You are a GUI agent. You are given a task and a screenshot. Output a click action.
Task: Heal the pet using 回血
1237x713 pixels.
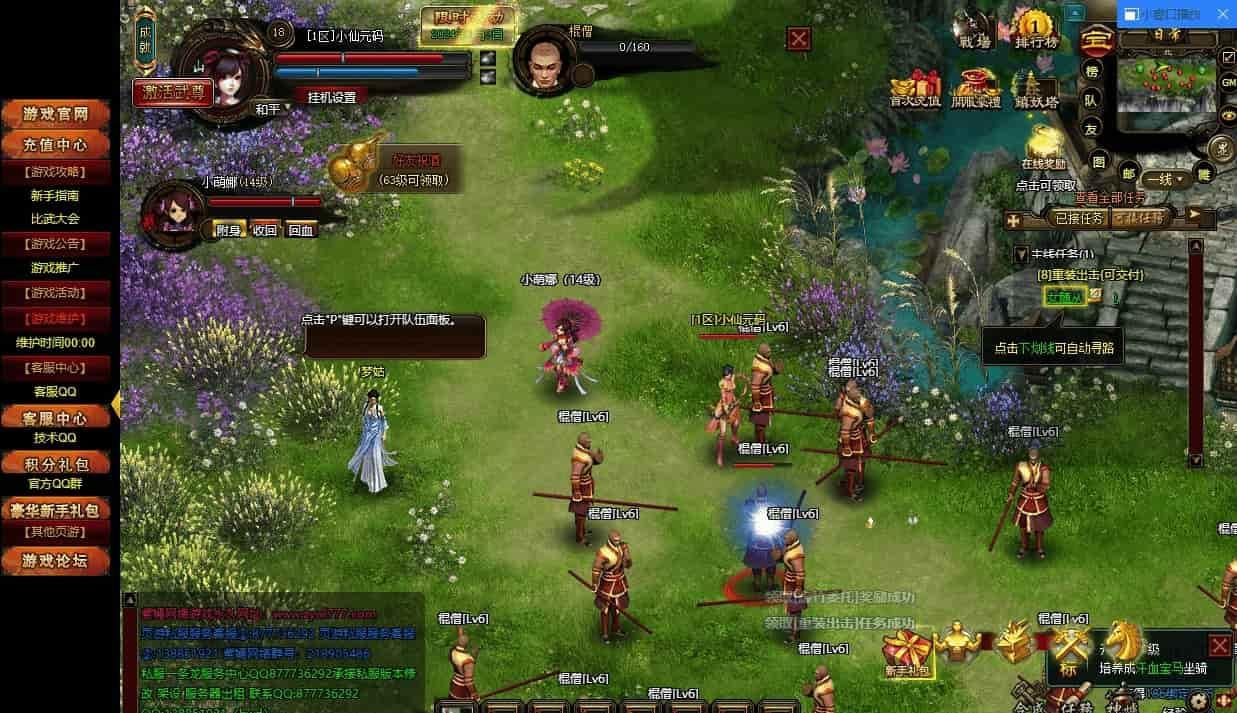[x=300, y=230]
